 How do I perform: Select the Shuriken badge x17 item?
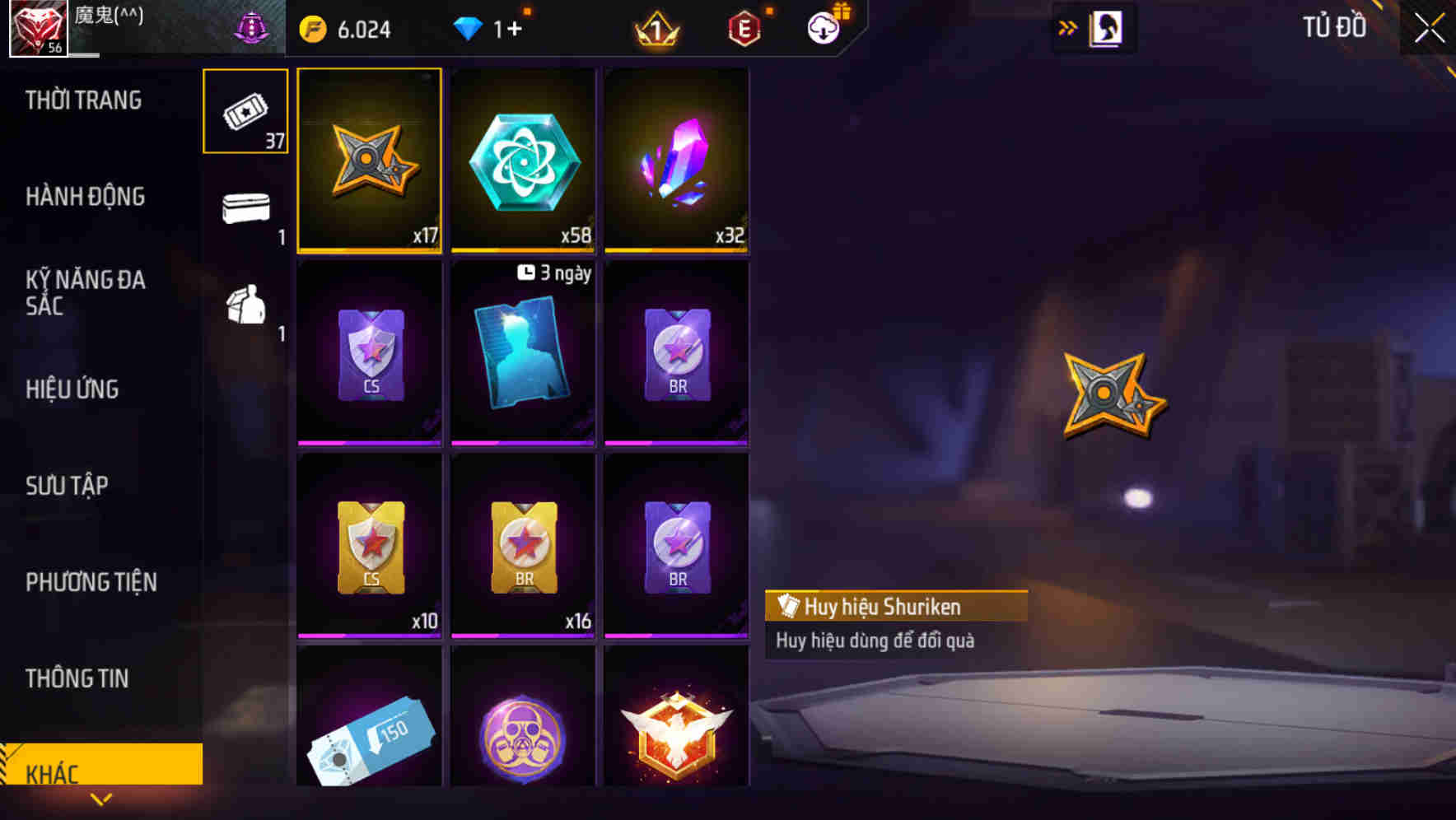click(x=370, y=161)
